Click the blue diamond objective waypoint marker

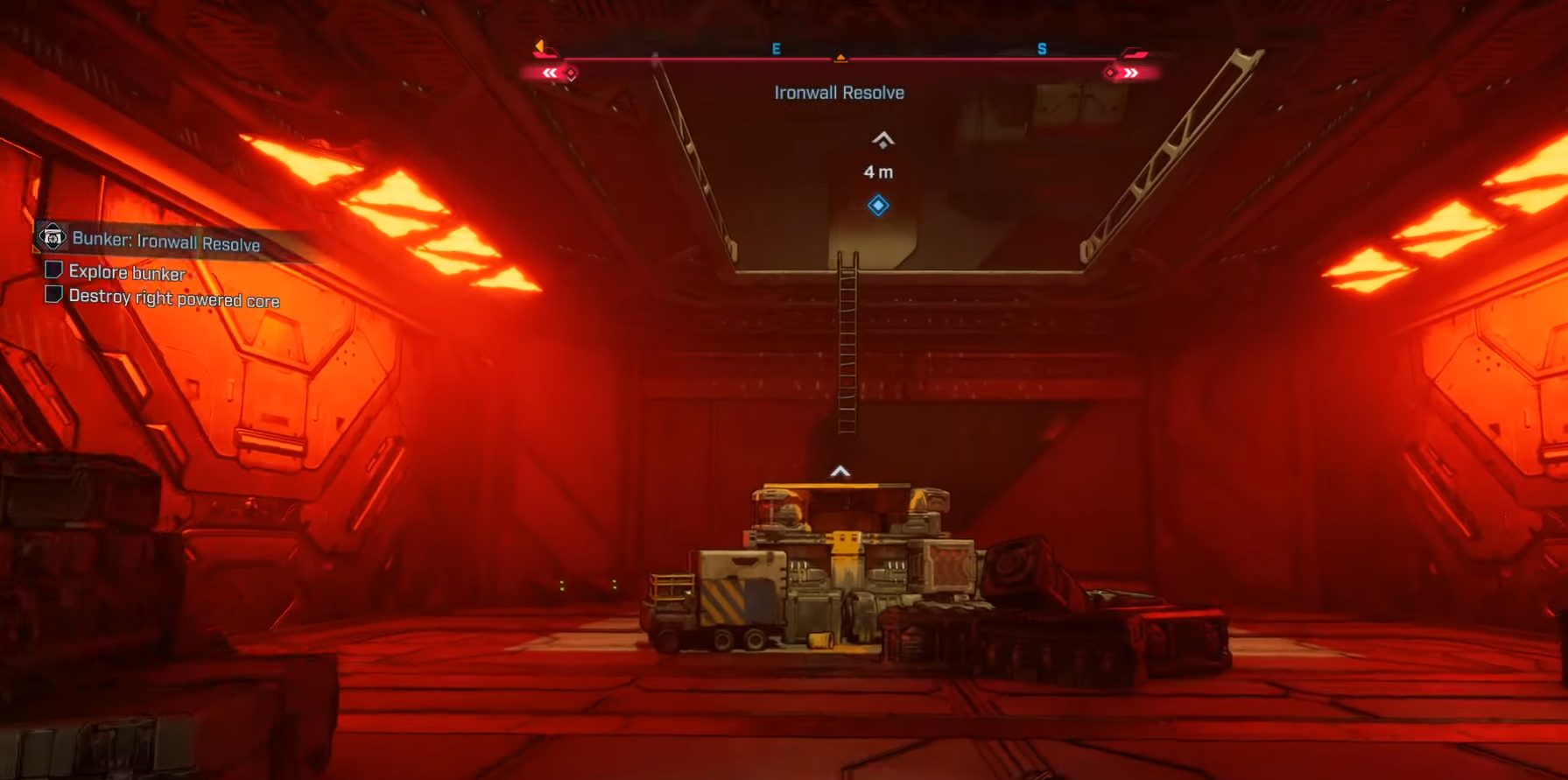[x=878, y=206]
